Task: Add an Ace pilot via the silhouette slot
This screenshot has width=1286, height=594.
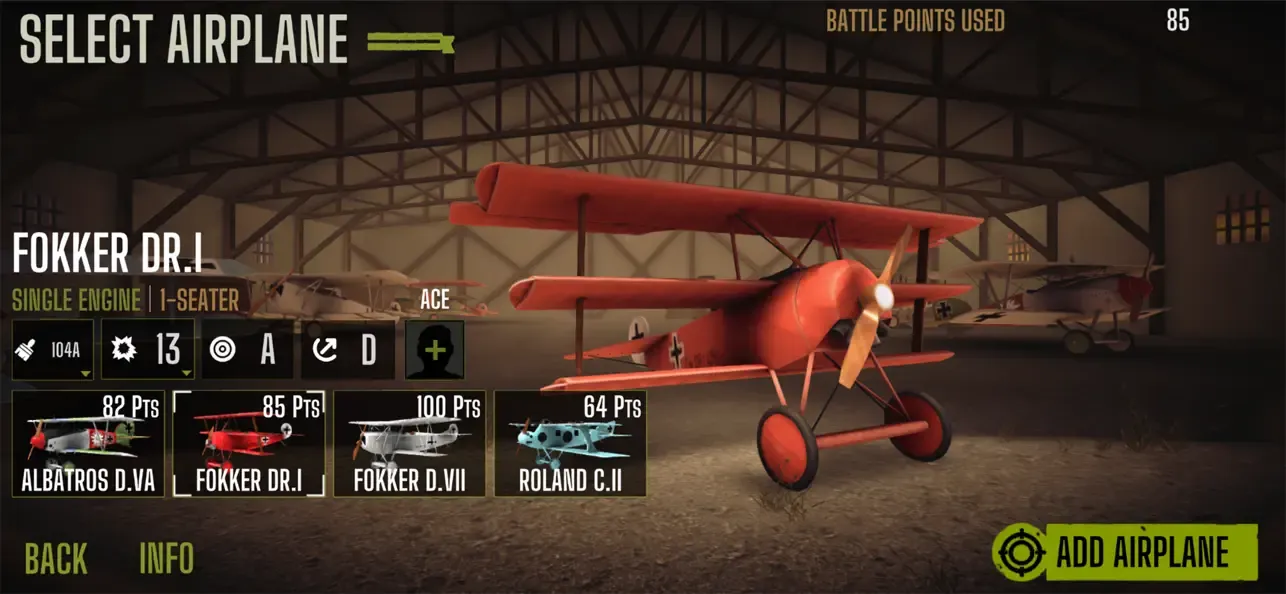Action: coord(434,350)
